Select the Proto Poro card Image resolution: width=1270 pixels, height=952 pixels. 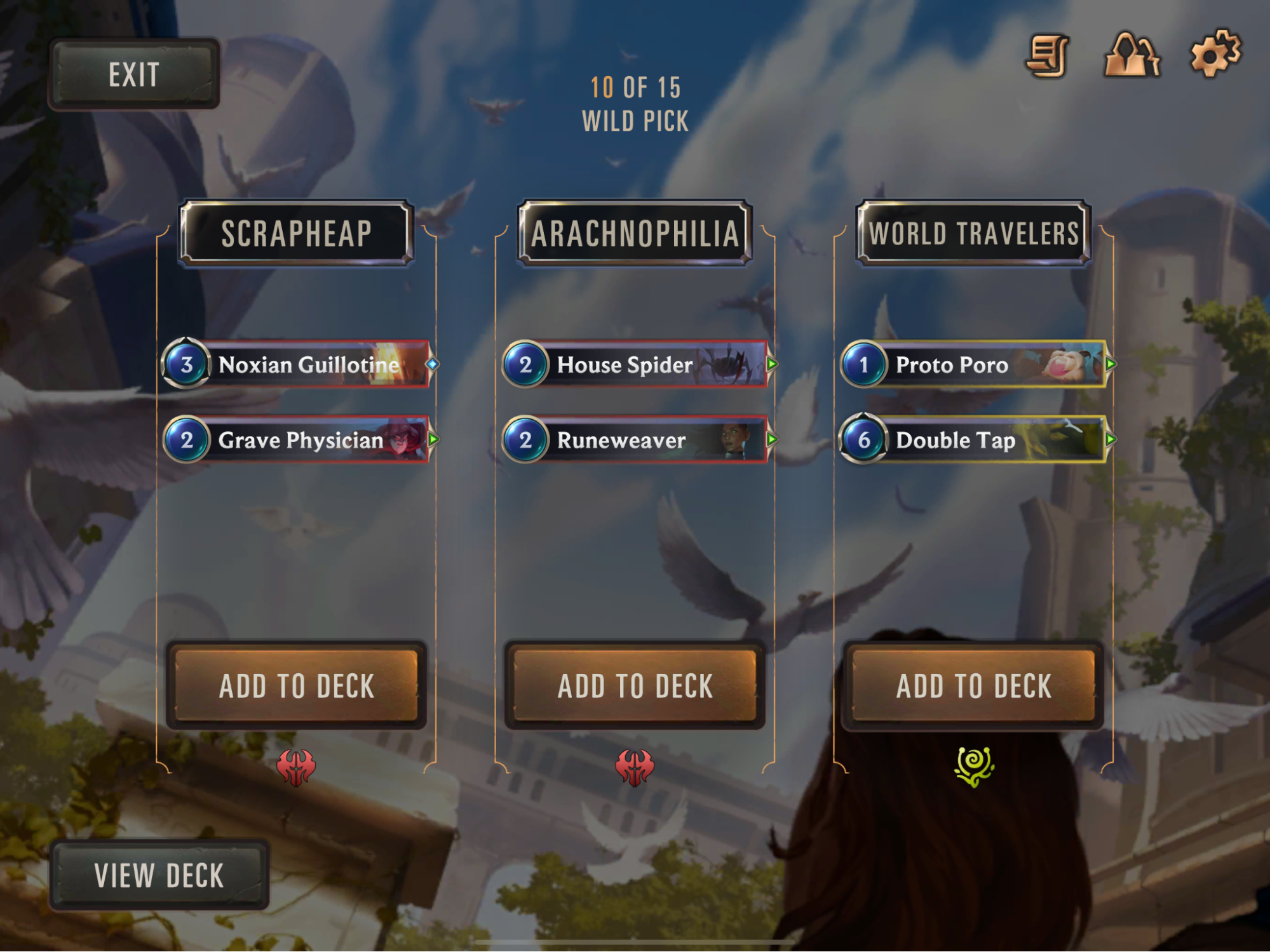click(975, 365)
